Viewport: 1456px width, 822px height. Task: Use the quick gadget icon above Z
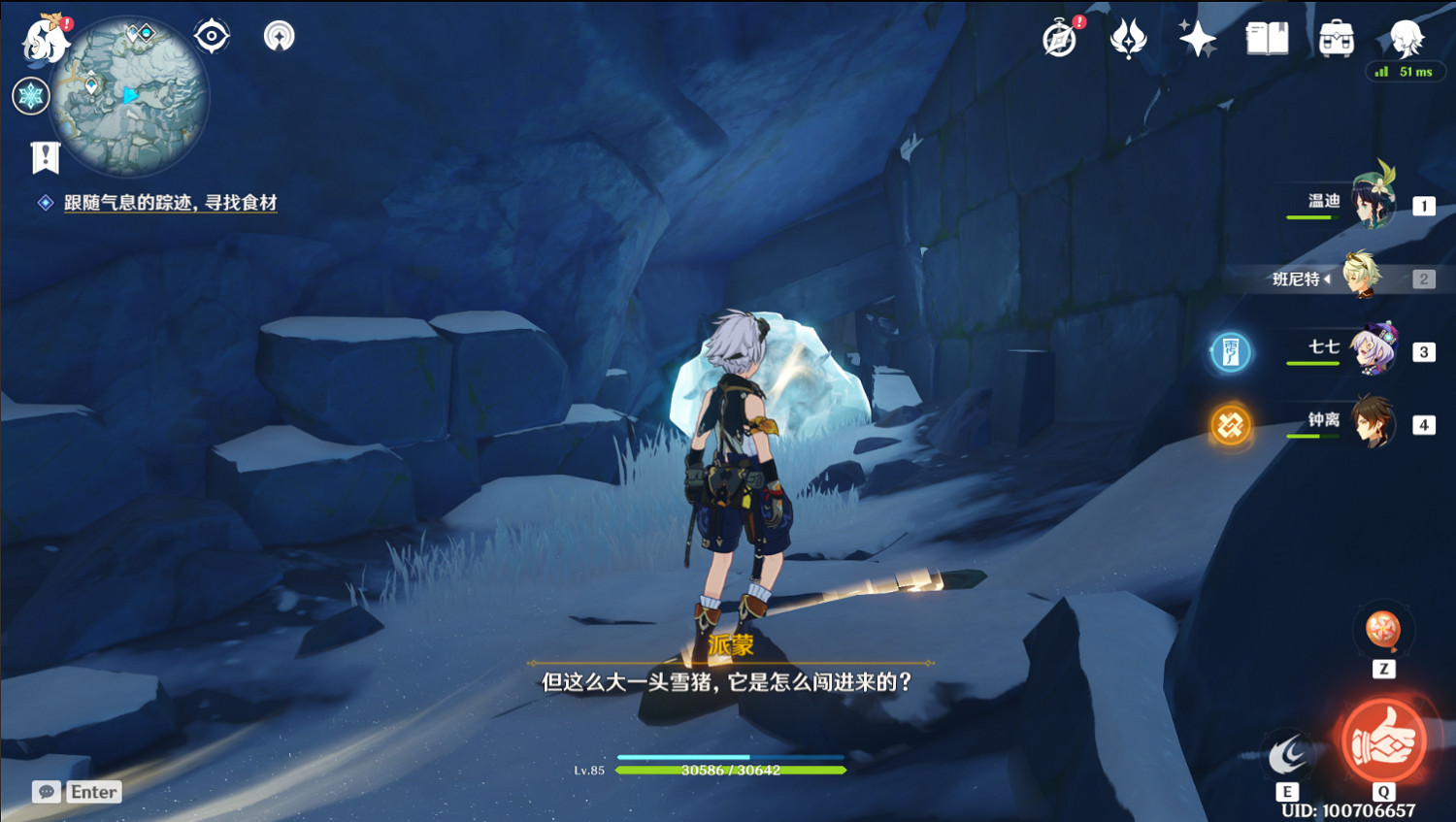tap(1382, 632)
